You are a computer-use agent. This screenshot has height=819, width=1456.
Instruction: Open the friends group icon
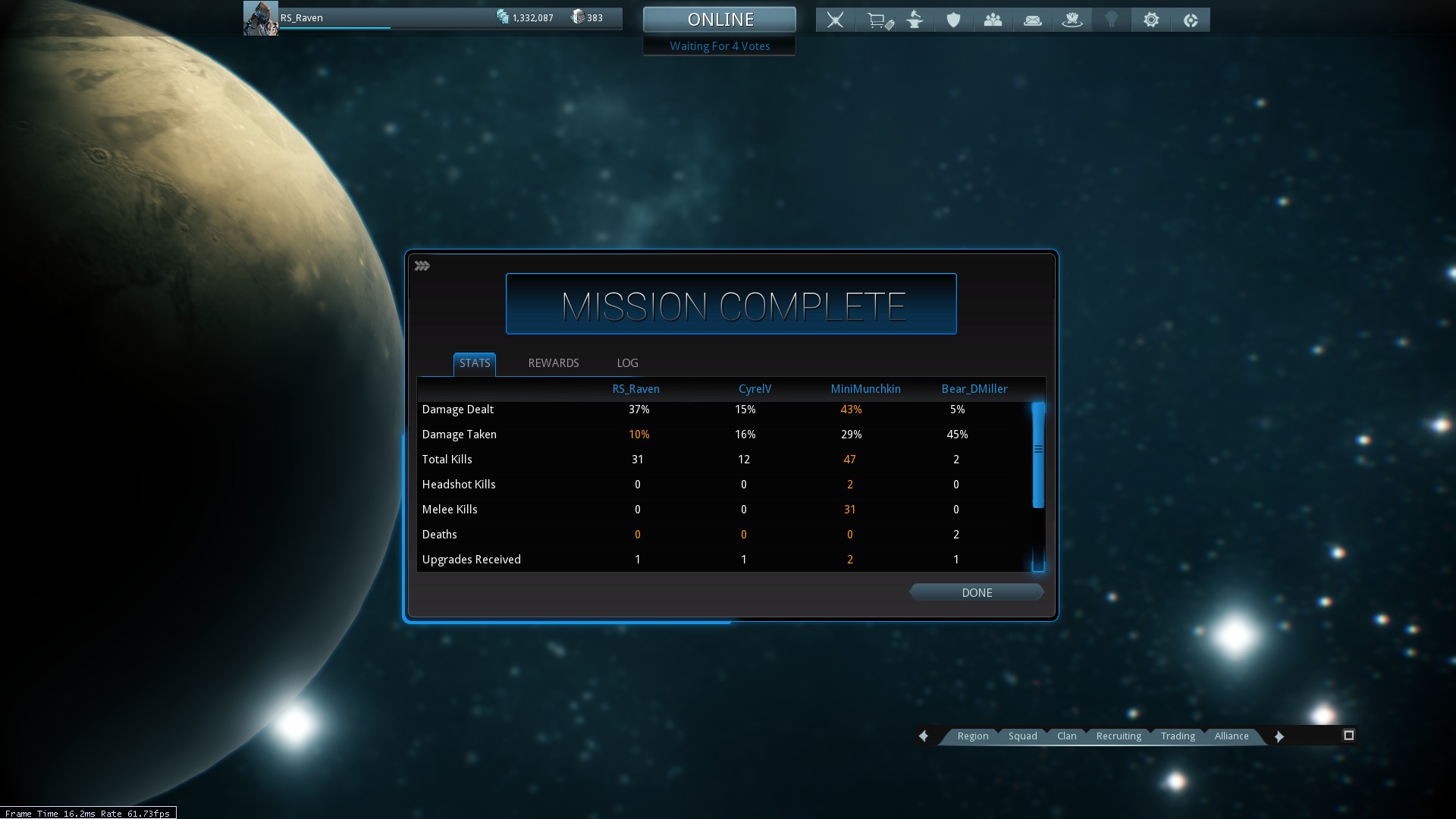(993, 20)
